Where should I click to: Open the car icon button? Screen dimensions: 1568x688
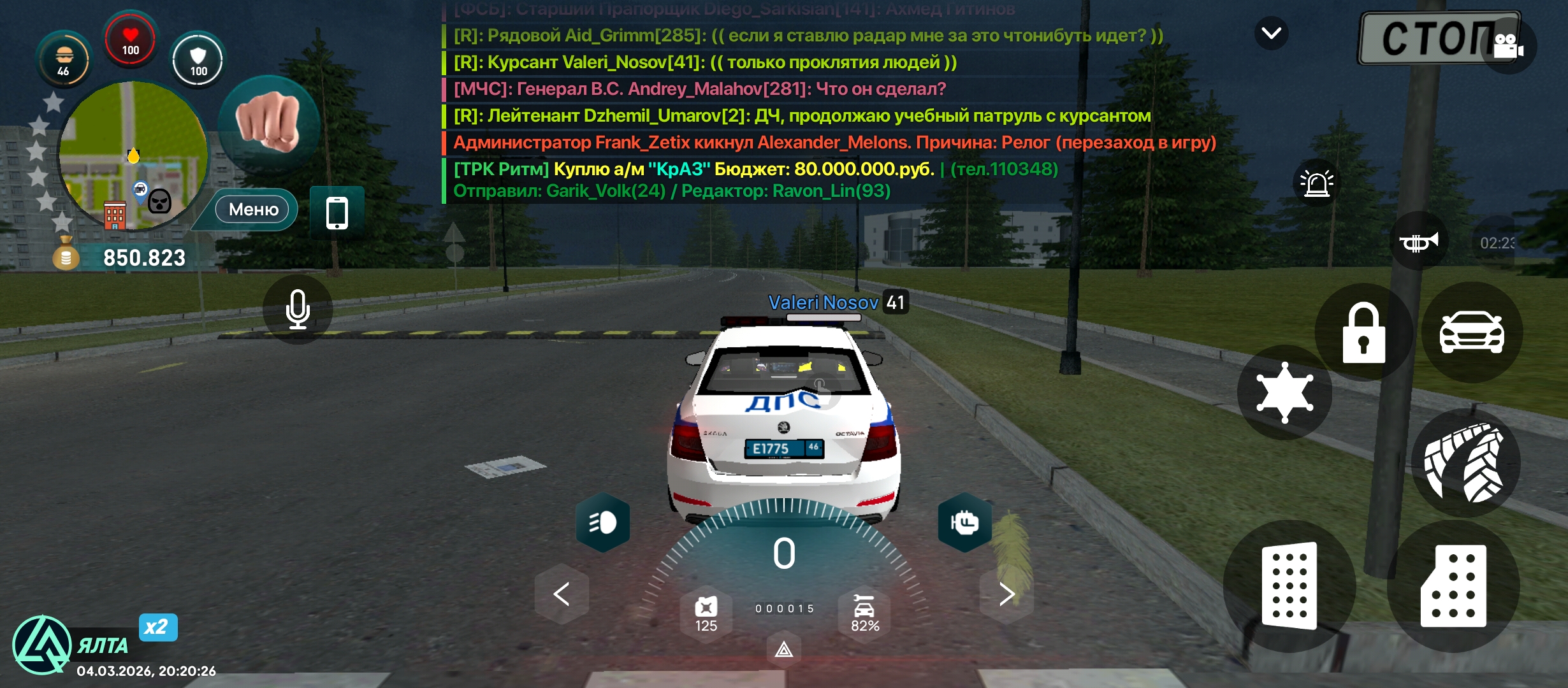[1471, 333]
